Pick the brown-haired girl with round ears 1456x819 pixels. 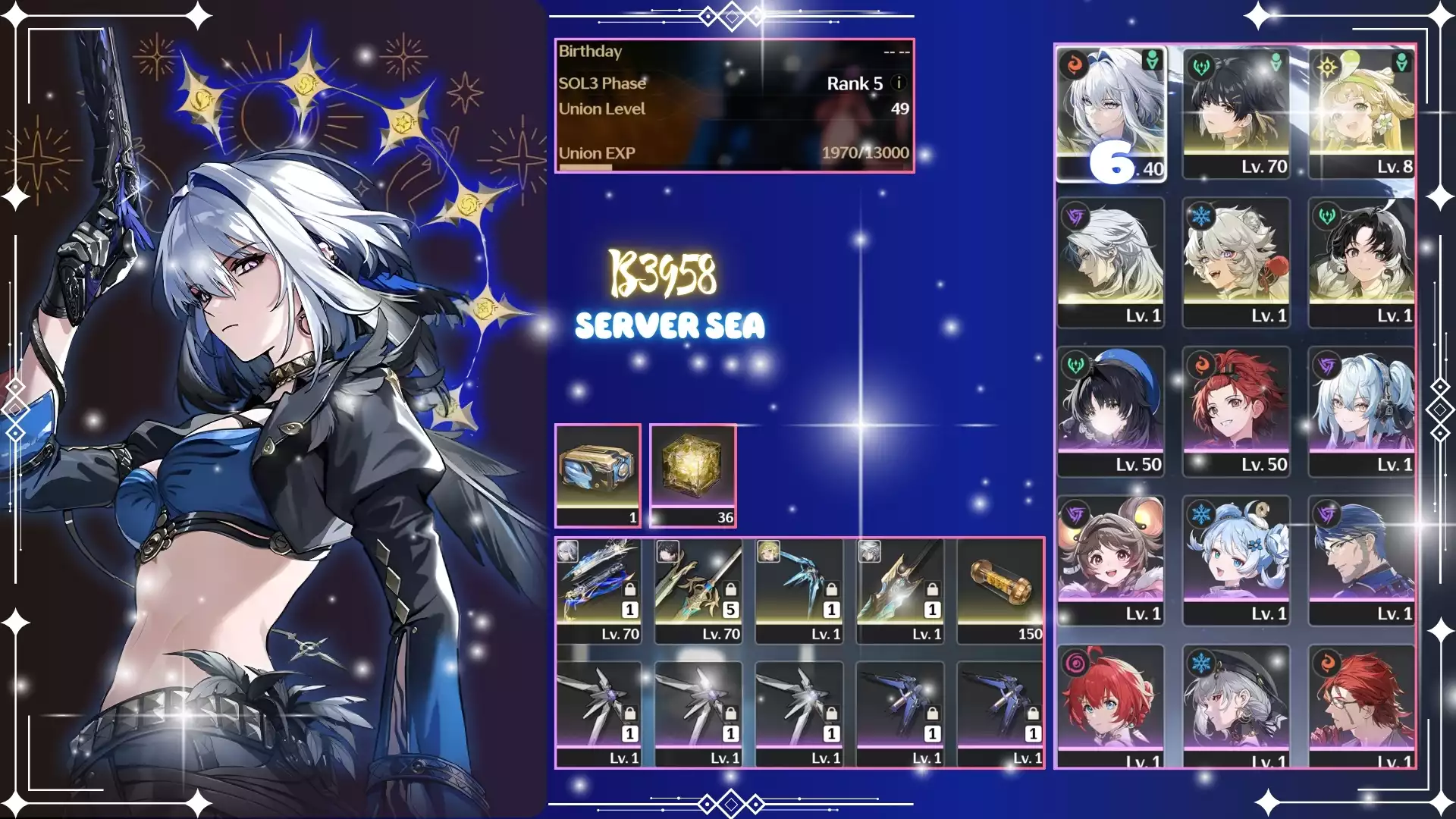[1111, 560]
